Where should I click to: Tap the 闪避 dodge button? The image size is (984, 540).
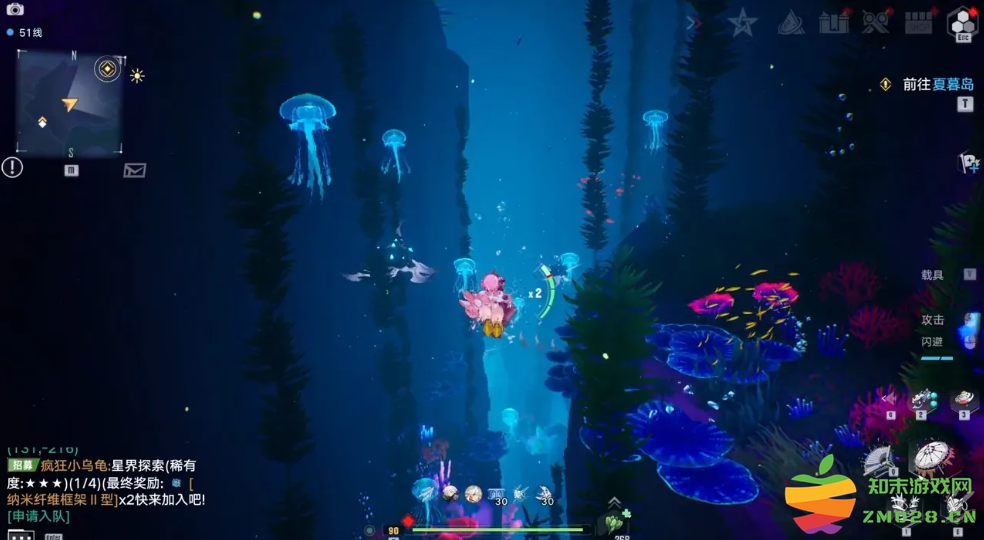tap(933, 342)
